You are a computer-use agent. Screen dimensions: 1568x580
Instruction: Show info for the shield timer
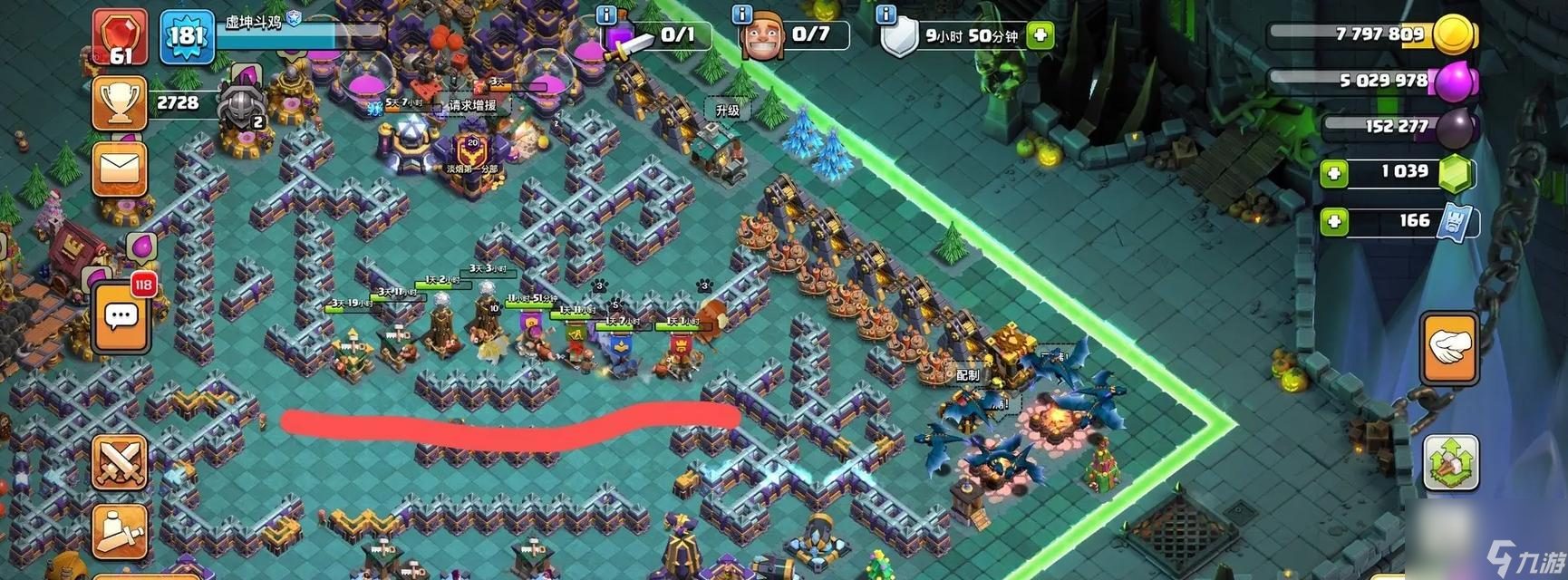886,14
